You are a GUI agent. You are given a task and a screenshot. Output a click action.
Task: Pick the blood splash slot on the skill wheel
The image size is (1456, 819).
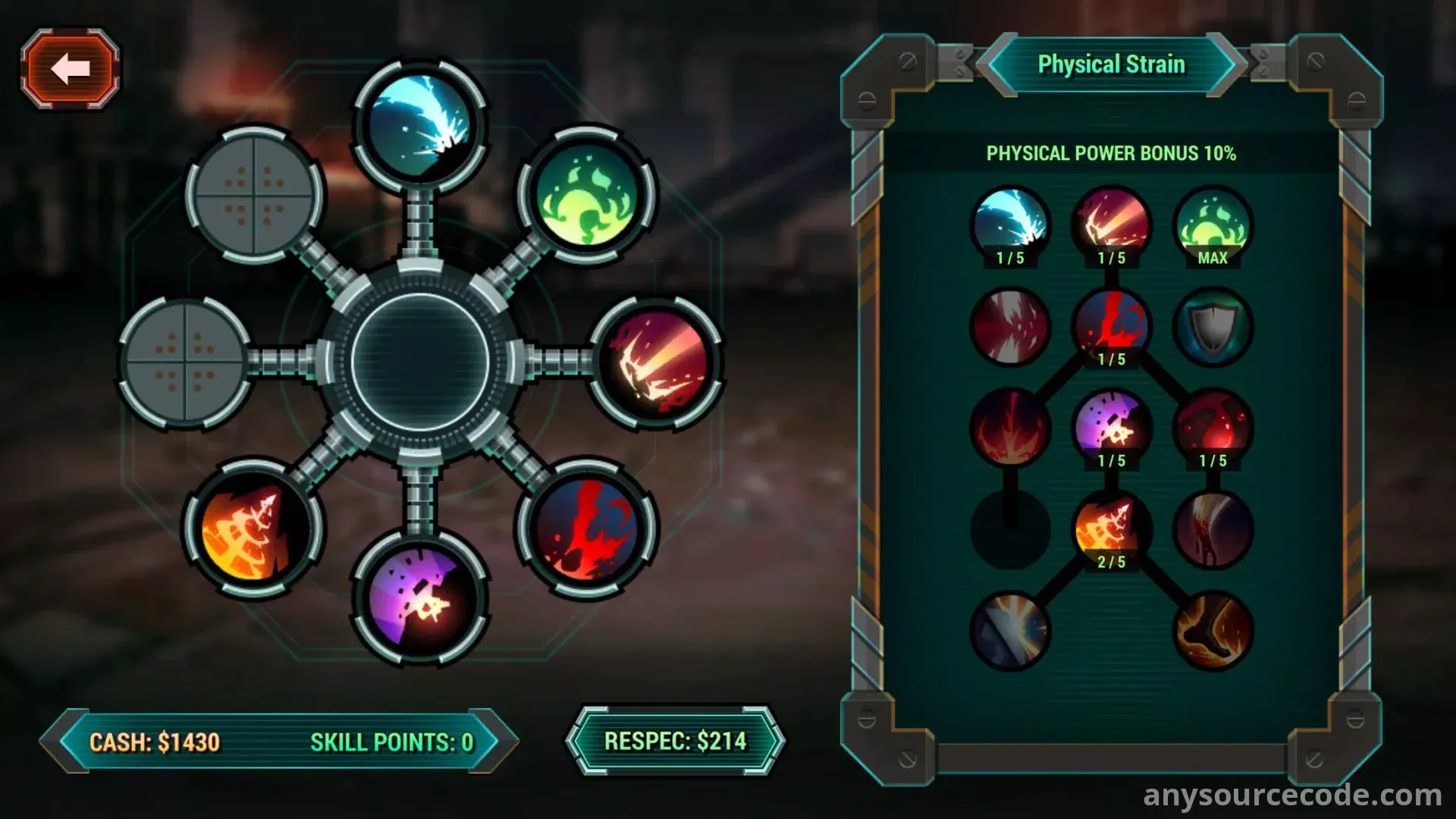[x=586, y=528]
